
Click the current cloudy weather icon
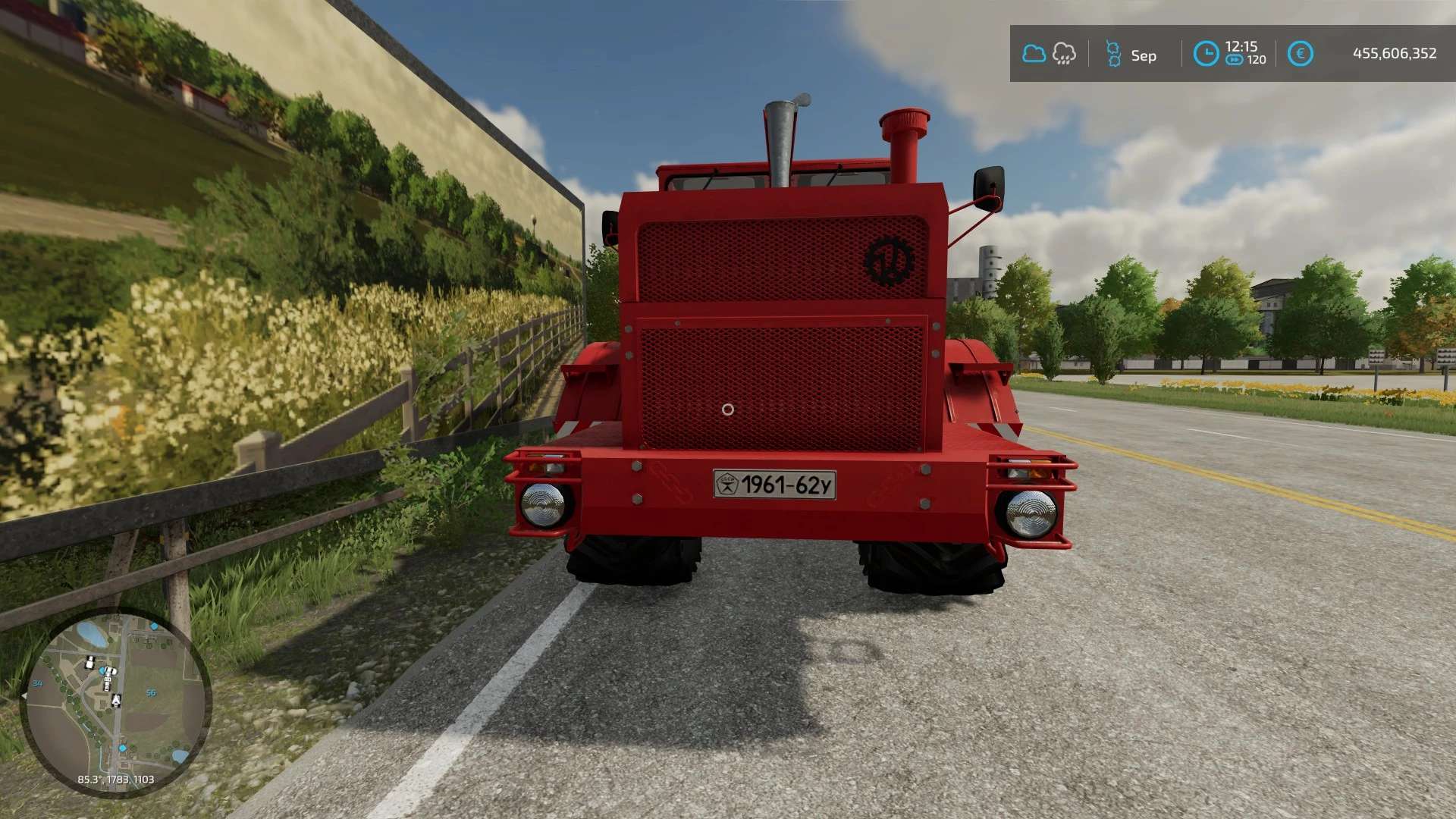coord(1034,54)
